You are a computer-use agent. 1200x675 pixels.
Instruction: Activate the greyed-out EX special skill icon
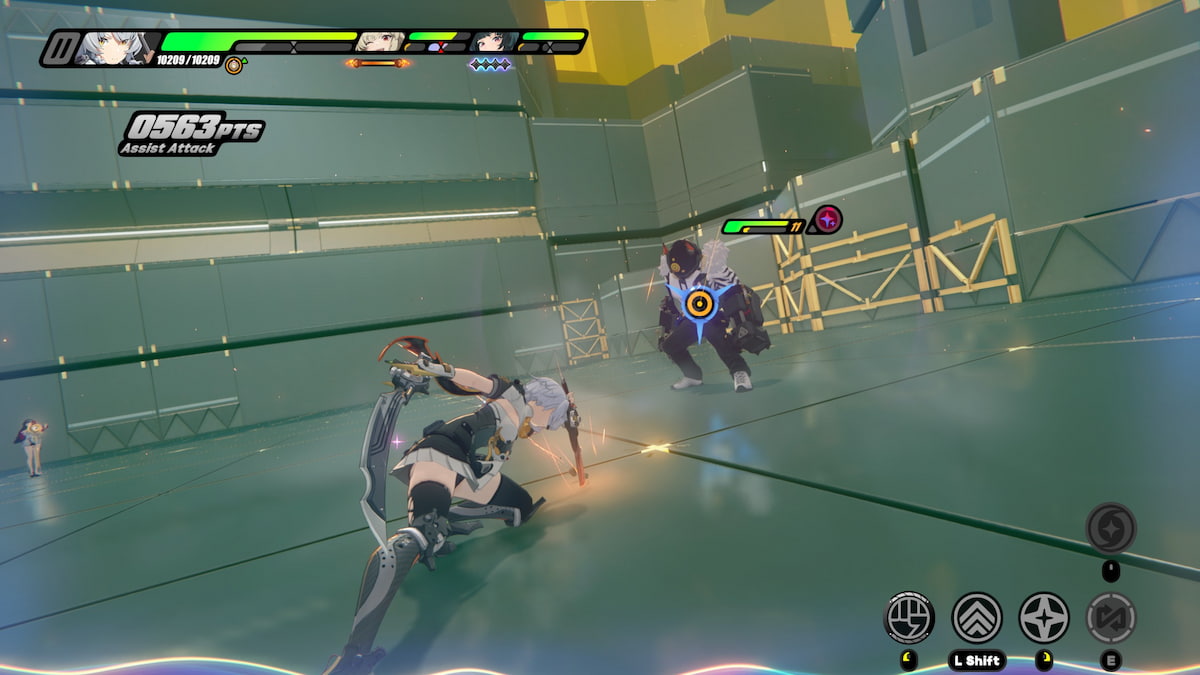(1111, 617)
